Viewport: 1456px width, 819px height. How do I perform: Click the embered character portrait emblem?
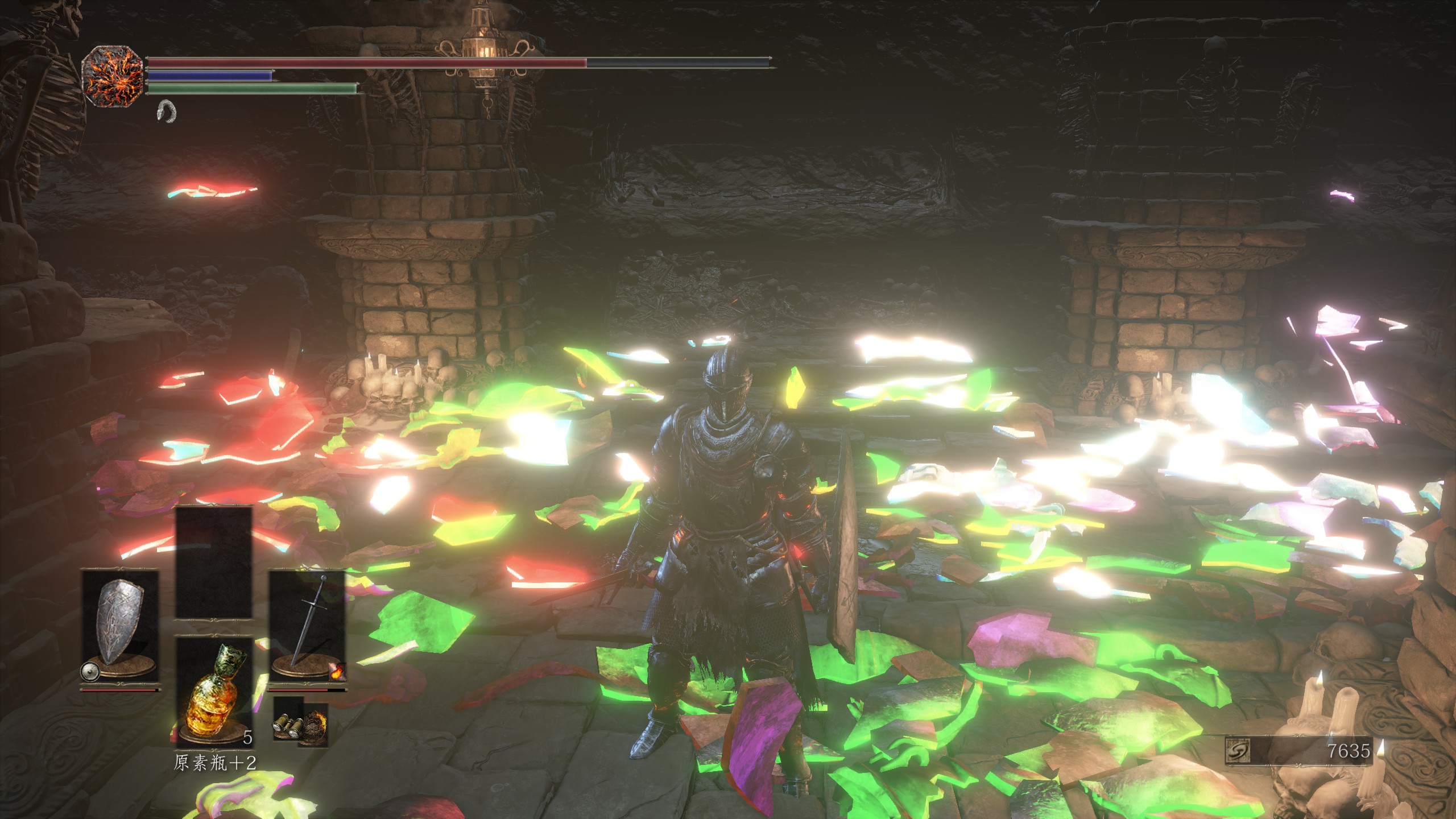click(111, 77)
